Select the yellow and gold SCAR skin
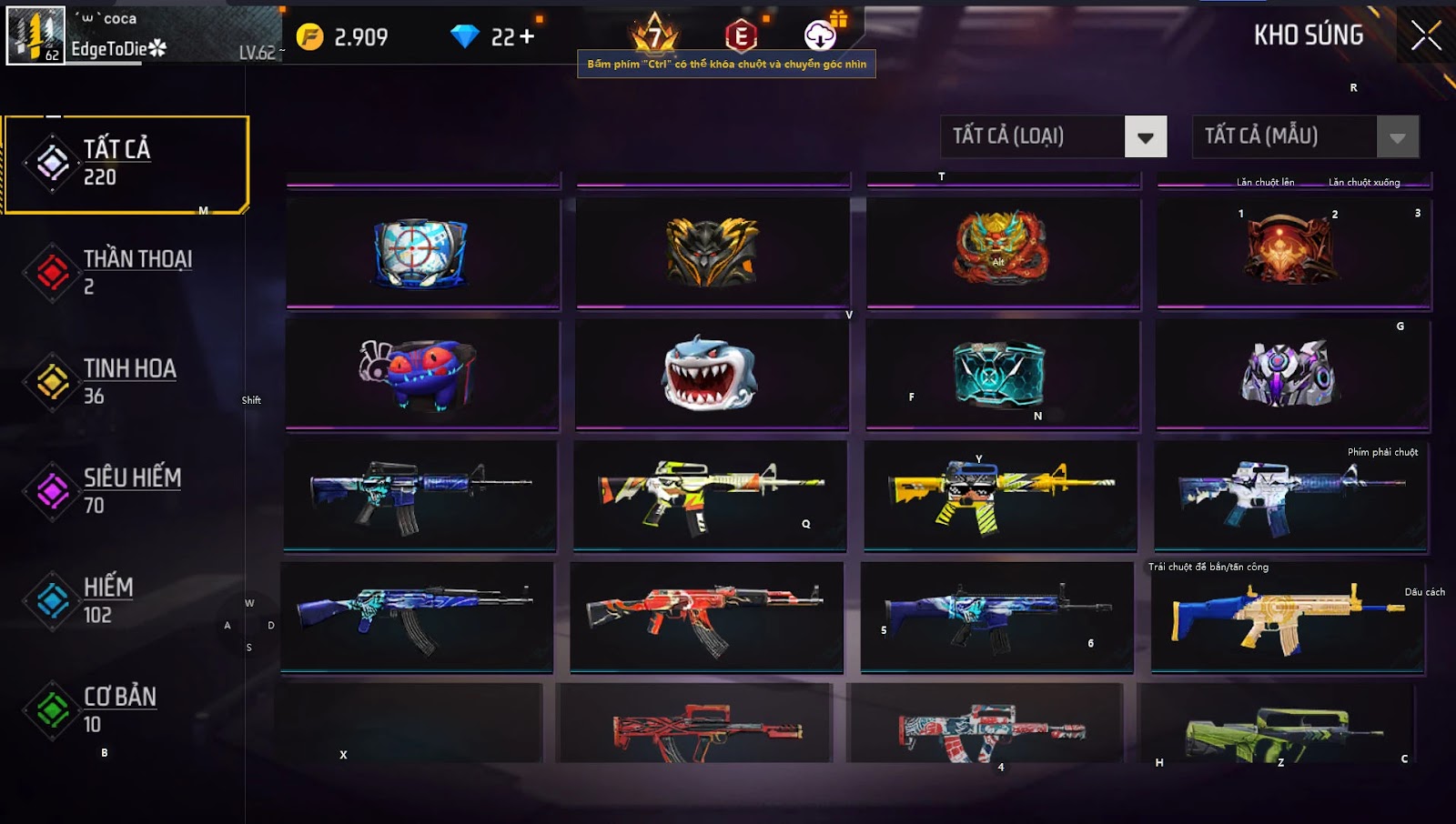Viewport: 1456px width, 824px height. click(1287, 618)
